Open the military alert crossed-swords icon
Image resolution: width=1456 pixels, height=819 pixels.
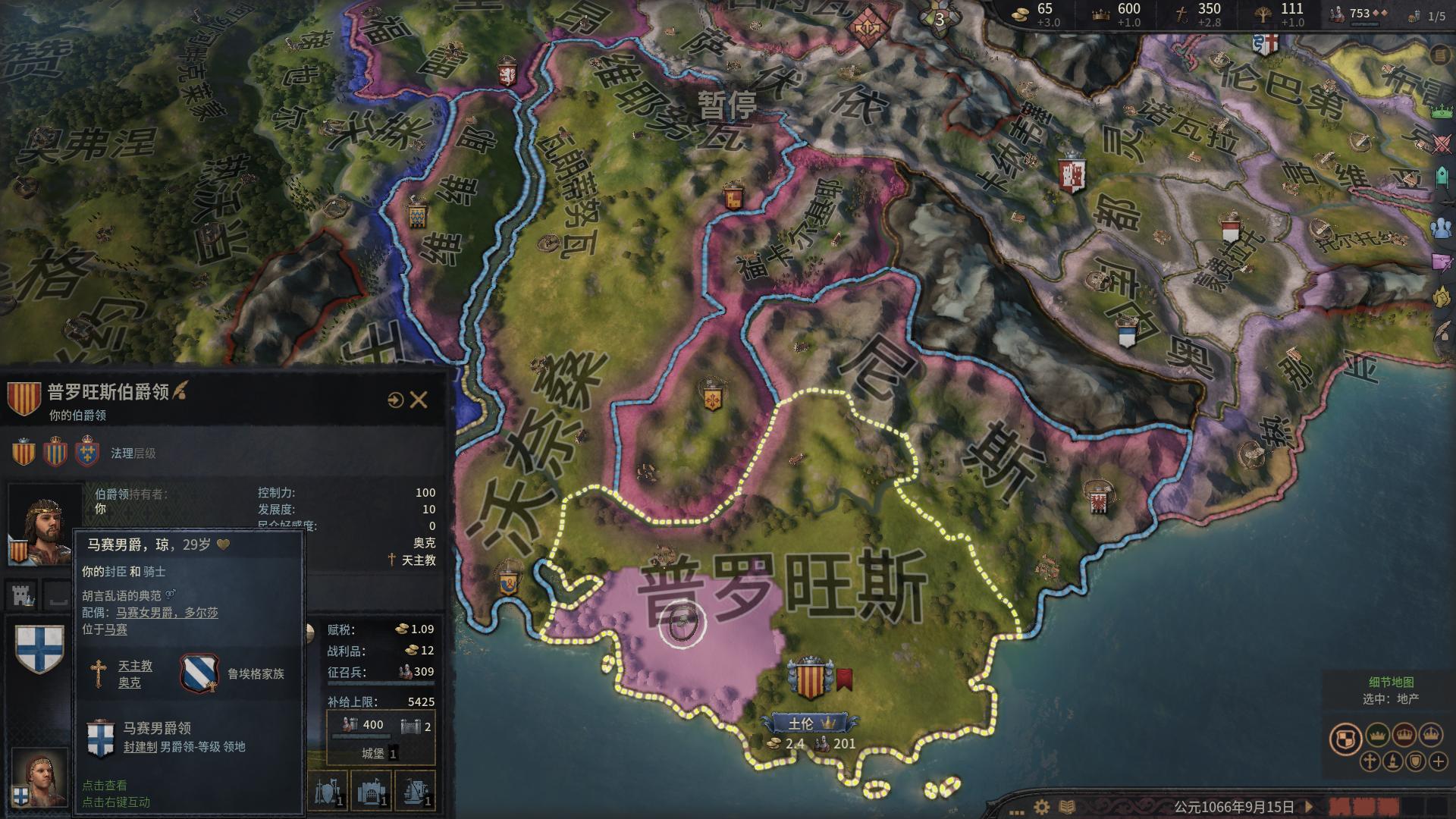(x=1442, y=144)
